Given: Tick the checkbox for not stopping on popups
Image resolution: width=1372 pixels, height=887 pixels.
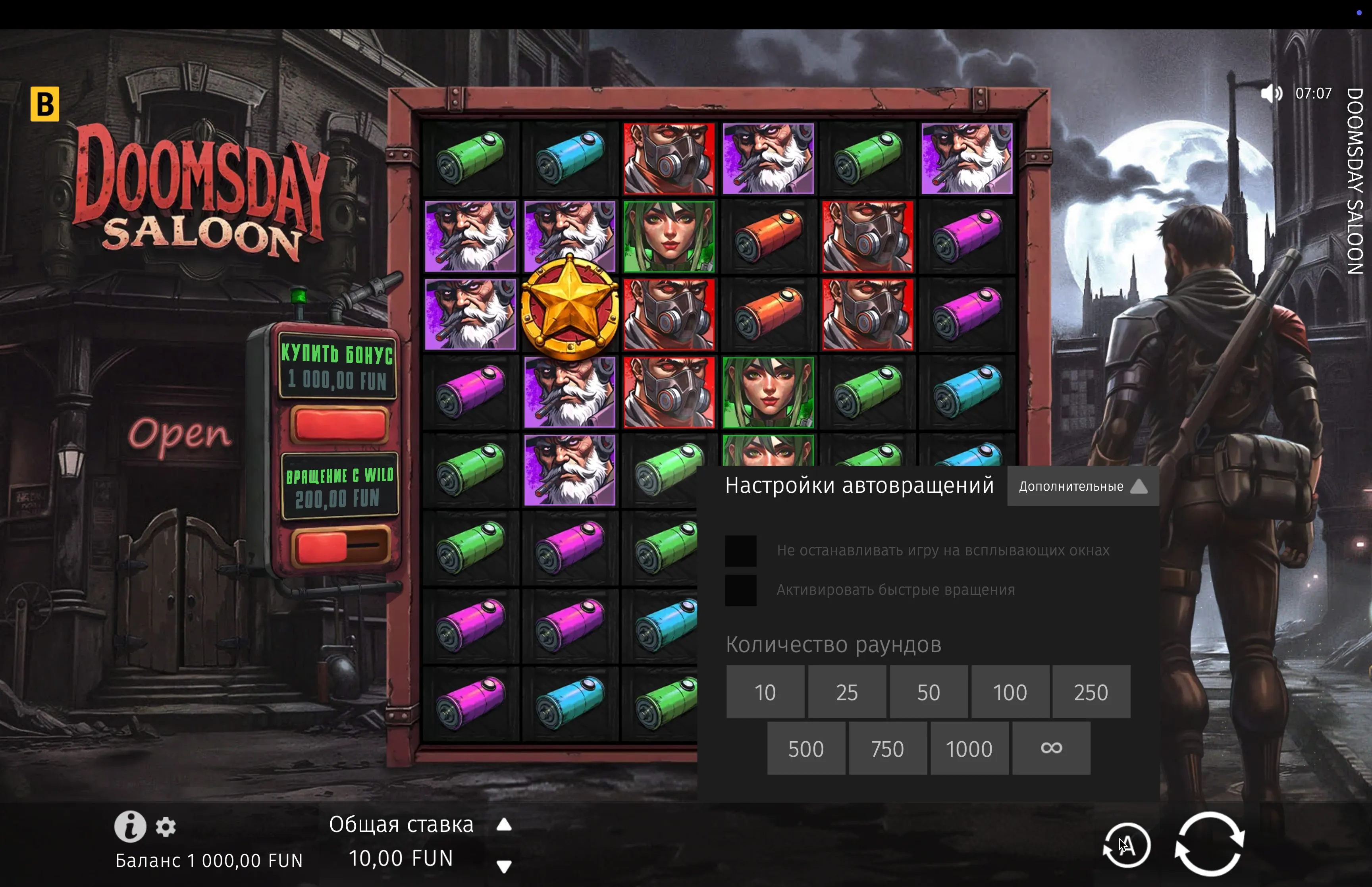Looking at the screenshot, I should (x=740, y=551).
